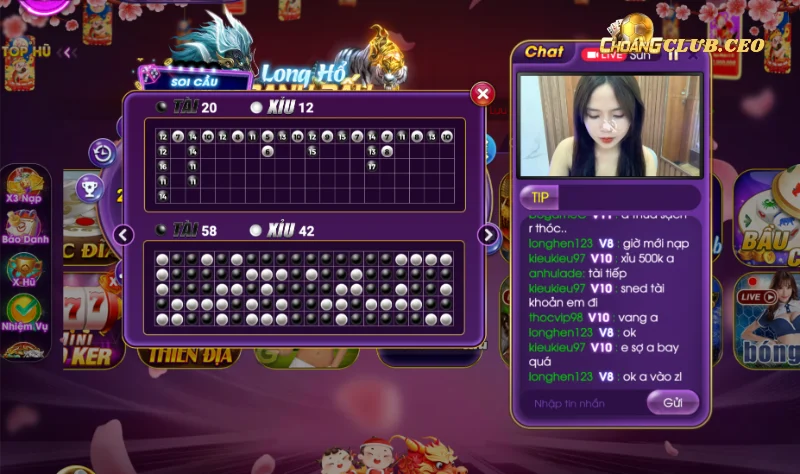800x474 pixels.
Task: Close the Soi Cầu statistics popup
Action: (x=483, y=94)
